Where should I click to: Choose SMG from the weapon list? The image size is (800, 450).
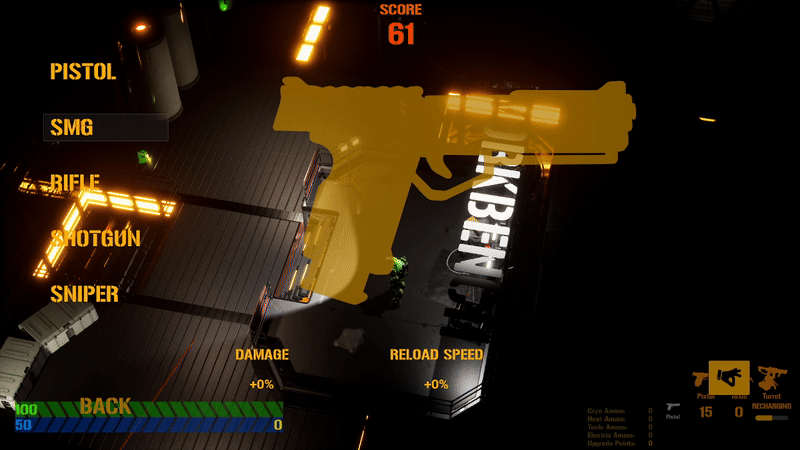click(x=72, y=127)
